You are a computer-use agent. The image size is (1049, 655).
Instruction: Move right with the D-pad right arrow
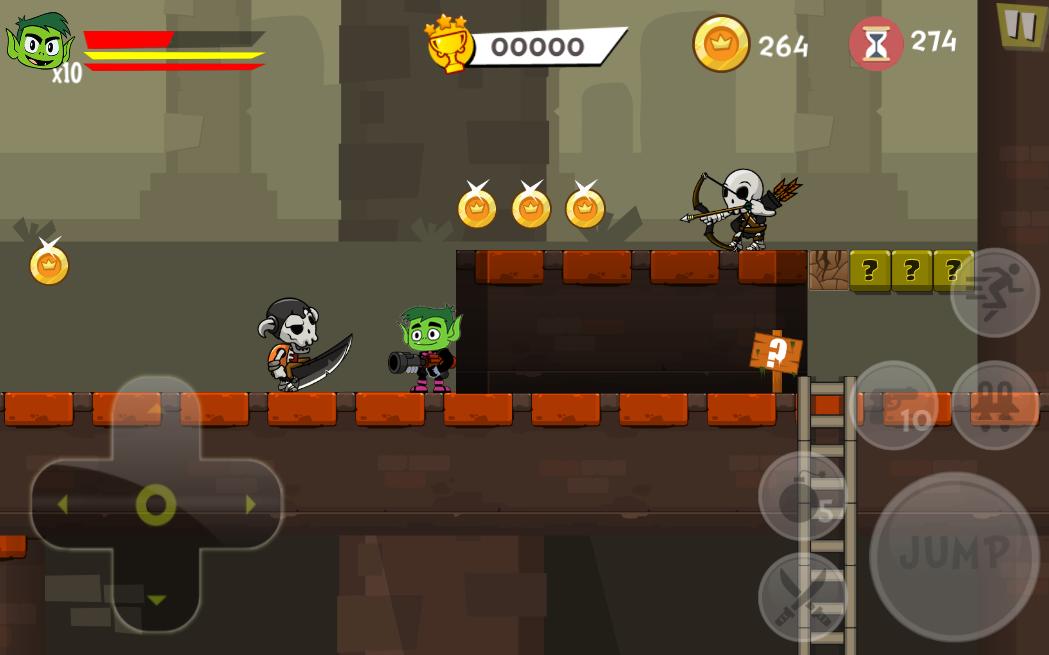tap(250, 505)
